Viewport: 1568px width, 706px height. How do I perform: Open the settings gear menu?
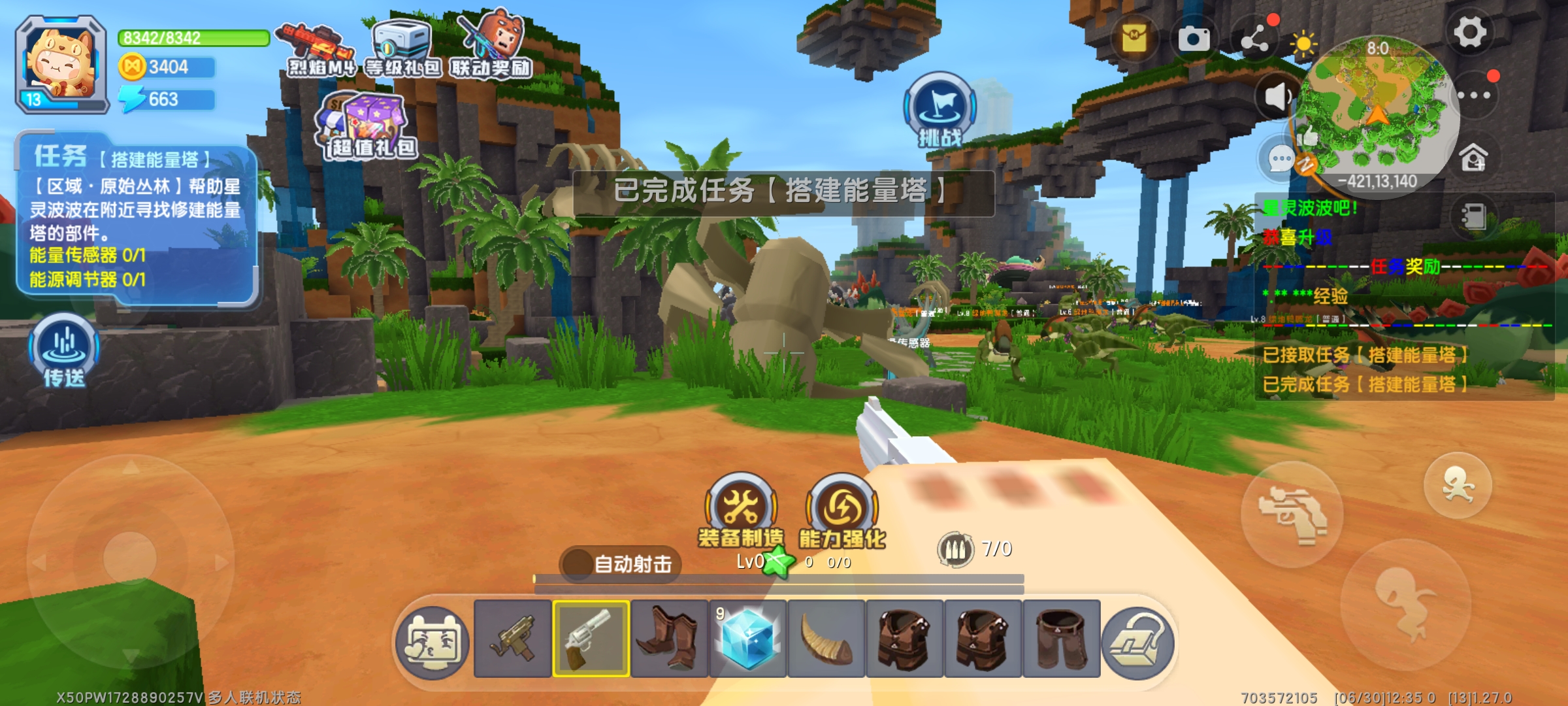(x=1469, y=33)
